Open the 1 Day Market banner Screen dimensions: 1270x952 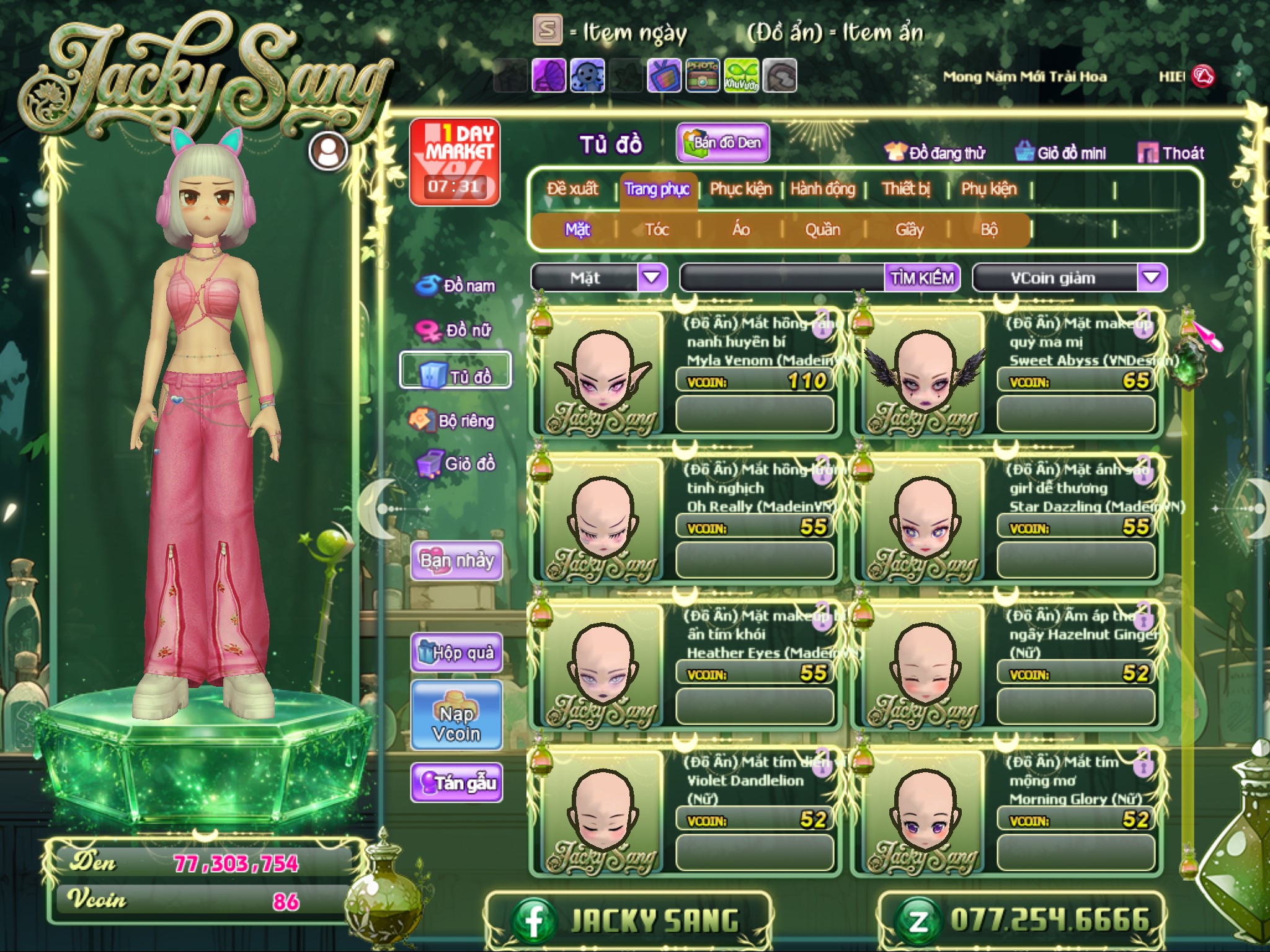455,161
